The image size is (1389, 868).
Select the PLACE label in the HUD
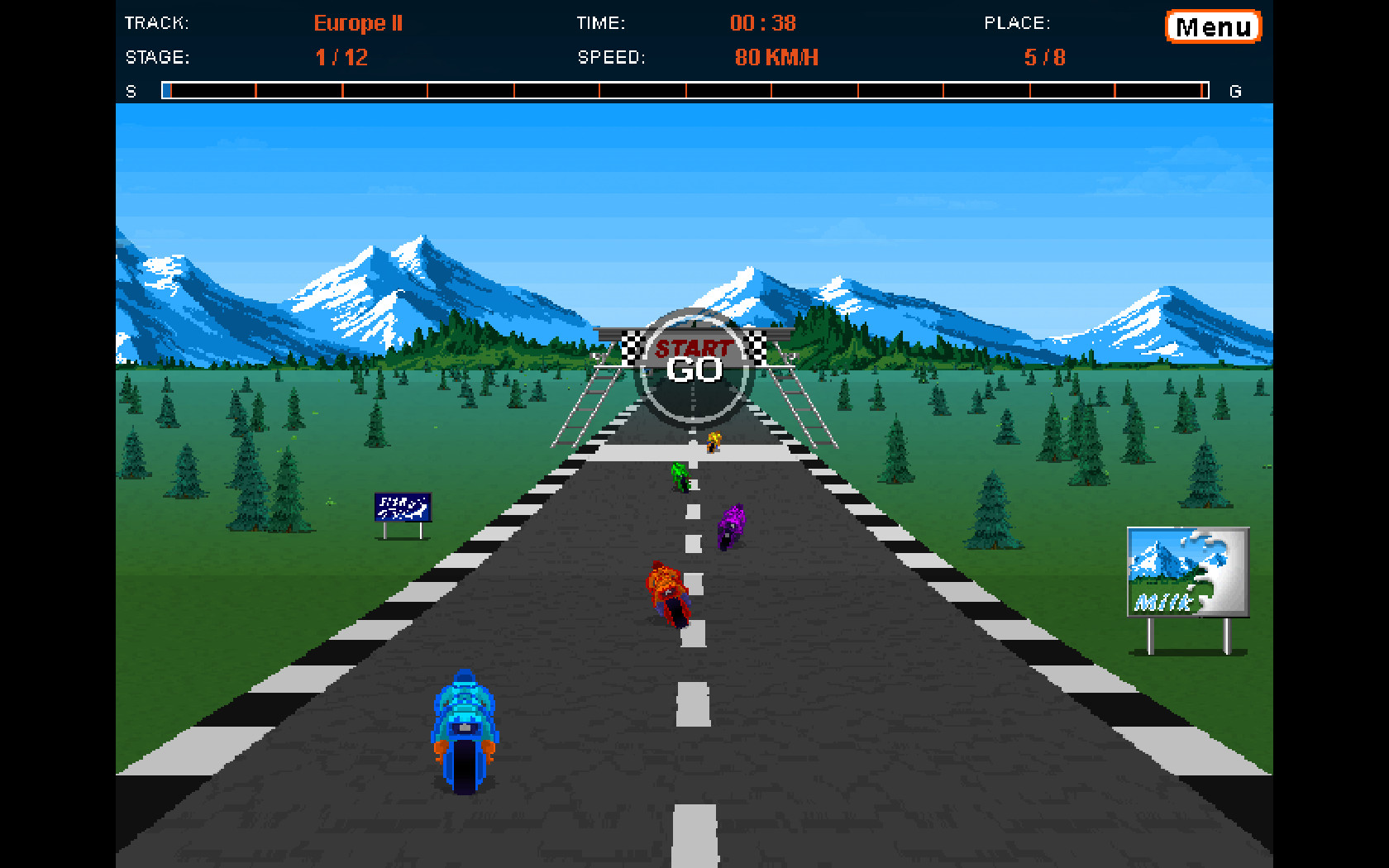[x=1016, y=23]
